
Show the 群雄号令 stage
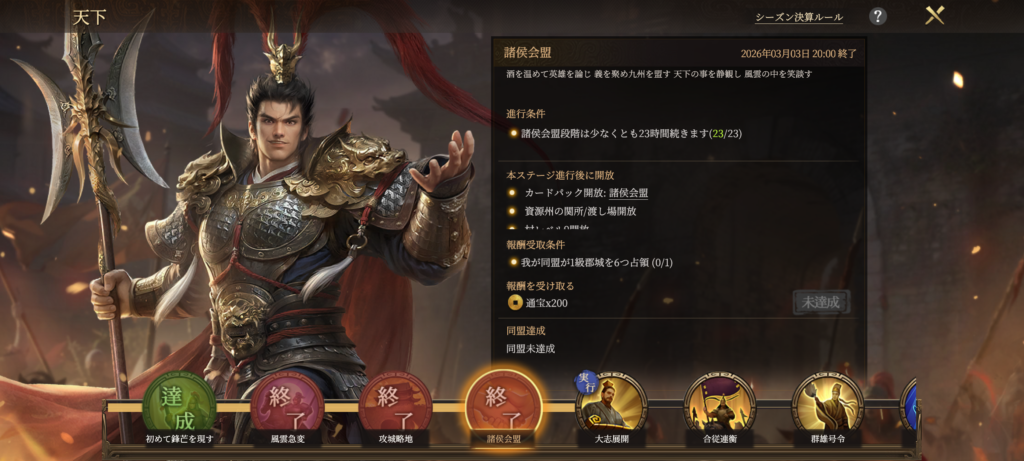click(x=827, y=404)
